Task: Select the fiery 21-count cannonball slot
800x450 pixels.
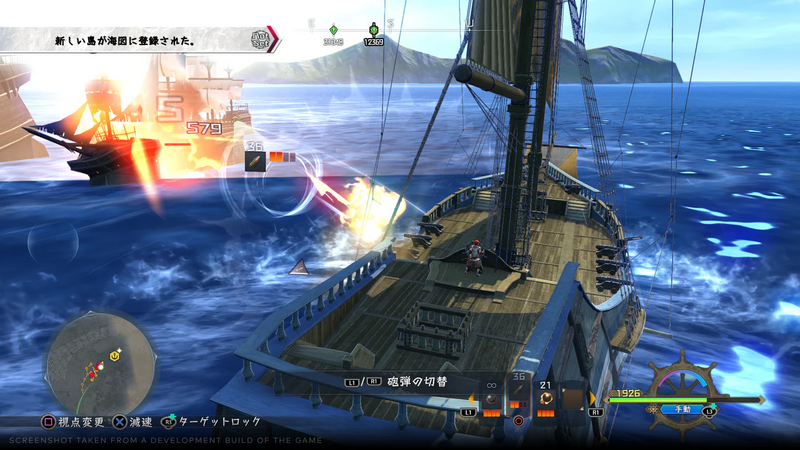Action: click(x=546, y=397)
